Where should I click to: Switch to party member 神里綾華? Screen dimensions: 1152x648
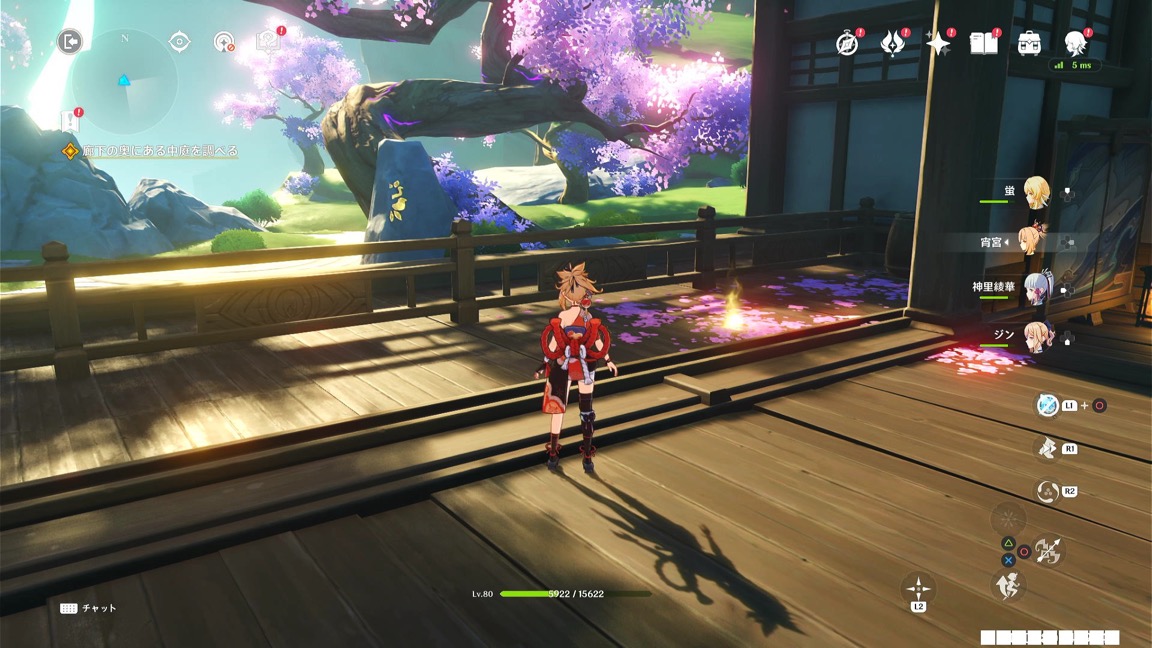[x=1035, y=288]
